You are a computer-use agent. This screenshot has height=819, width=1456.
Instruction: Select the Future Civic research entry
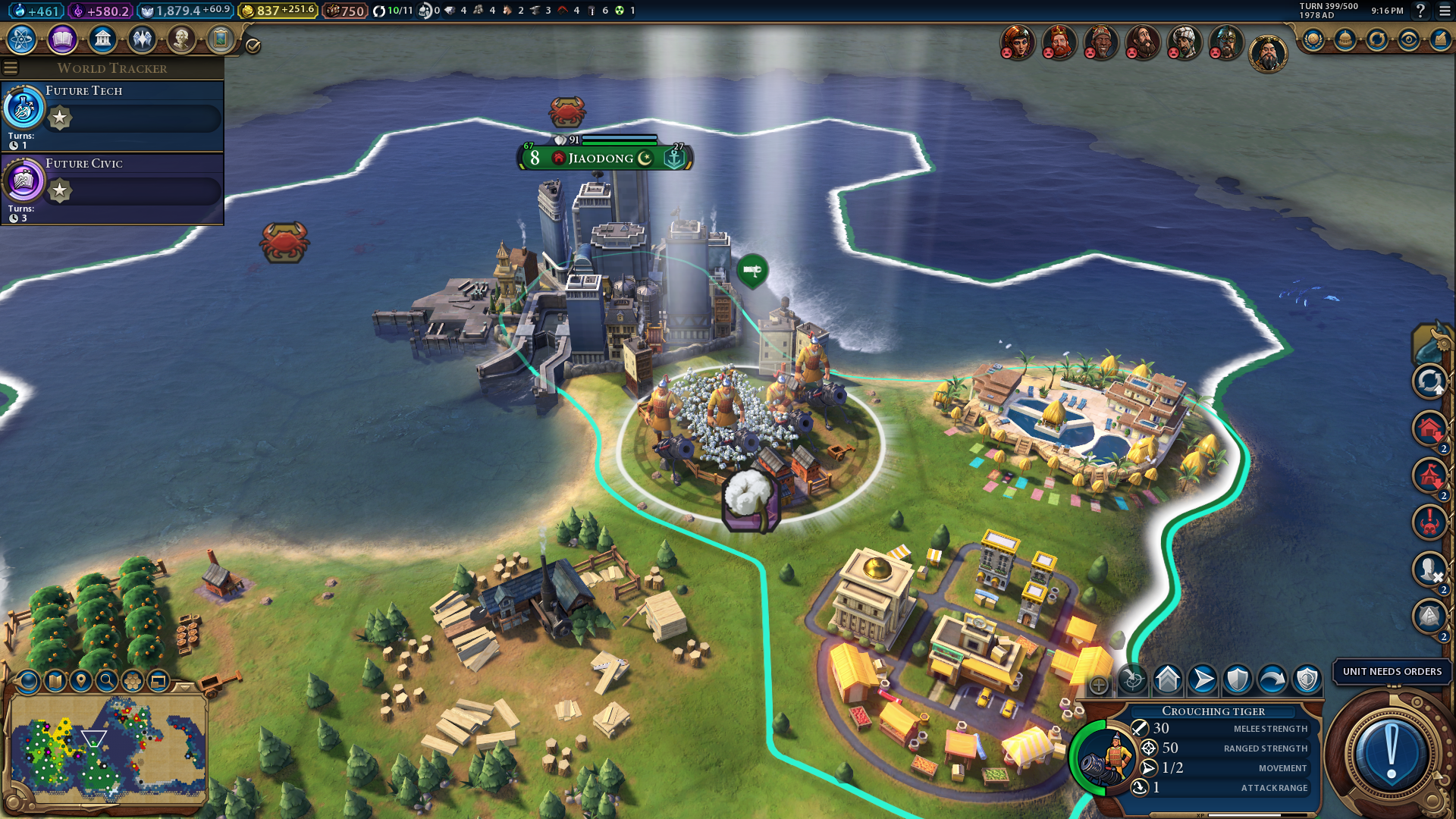(112, 188)
